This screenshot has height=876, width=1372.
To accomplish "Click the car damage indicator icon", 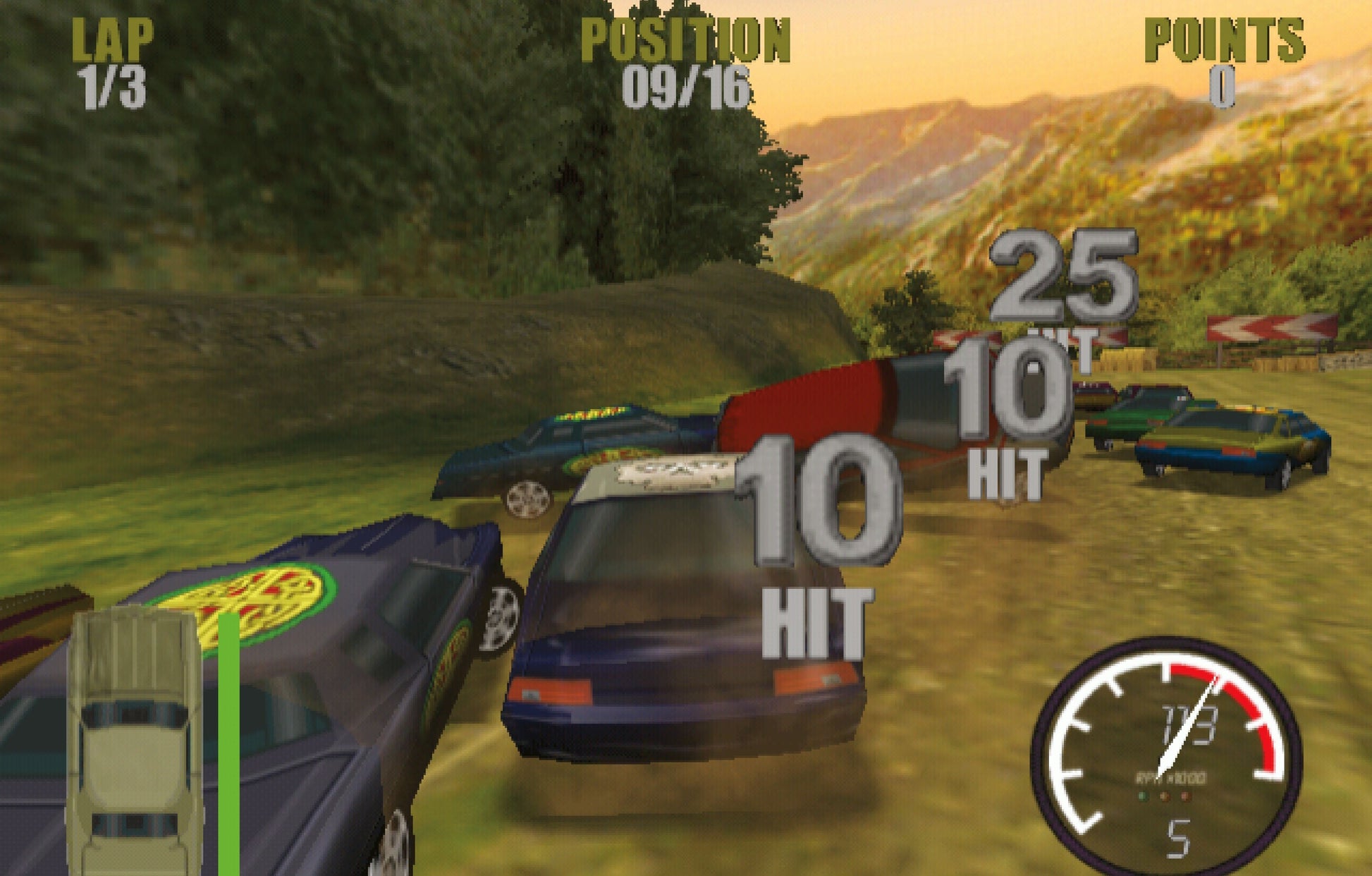I will pyautogui.click(x=134, y=741).
